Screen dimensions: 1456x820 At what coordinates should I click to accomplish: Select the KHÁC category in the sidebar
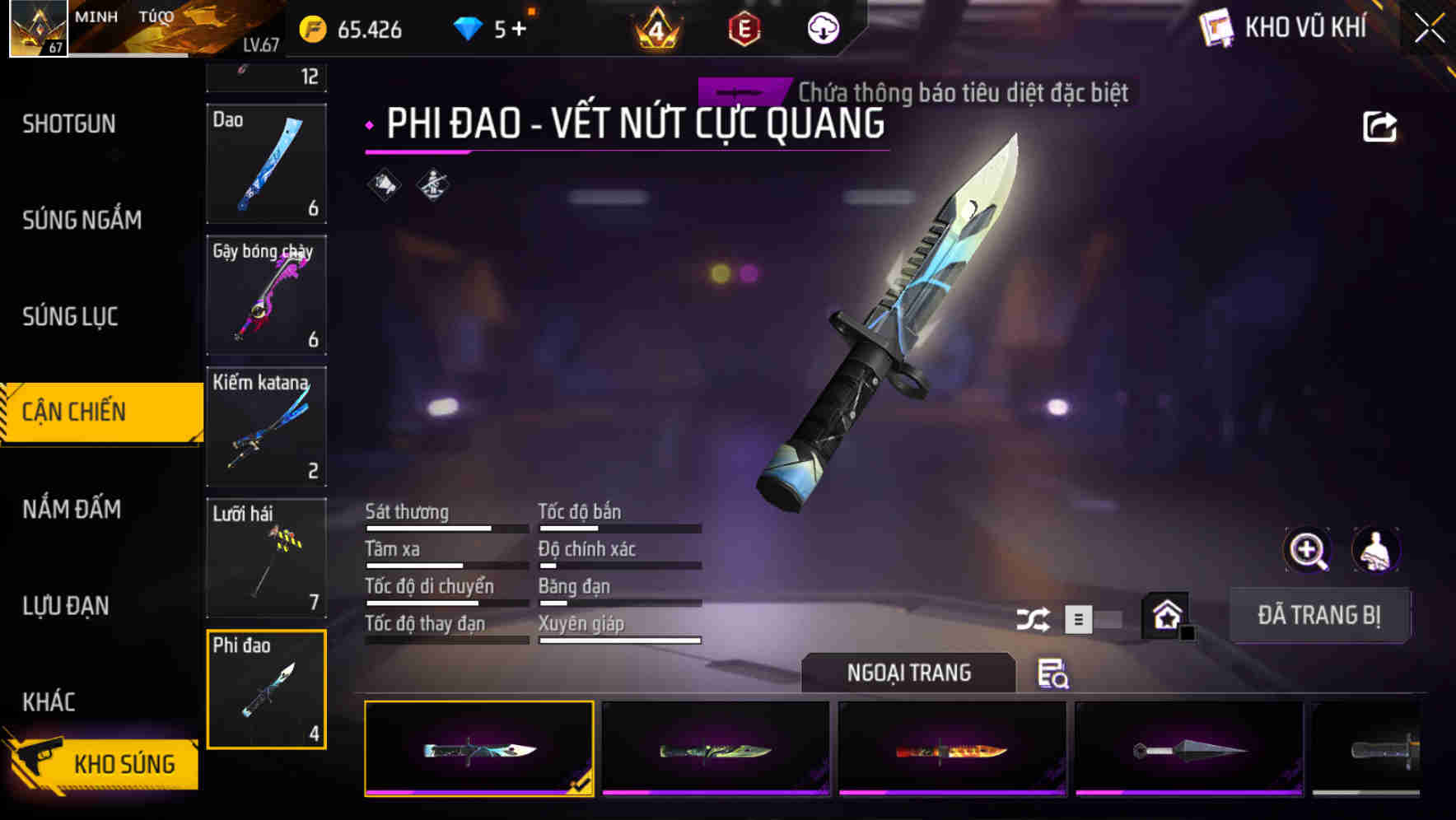coord(51,702)
